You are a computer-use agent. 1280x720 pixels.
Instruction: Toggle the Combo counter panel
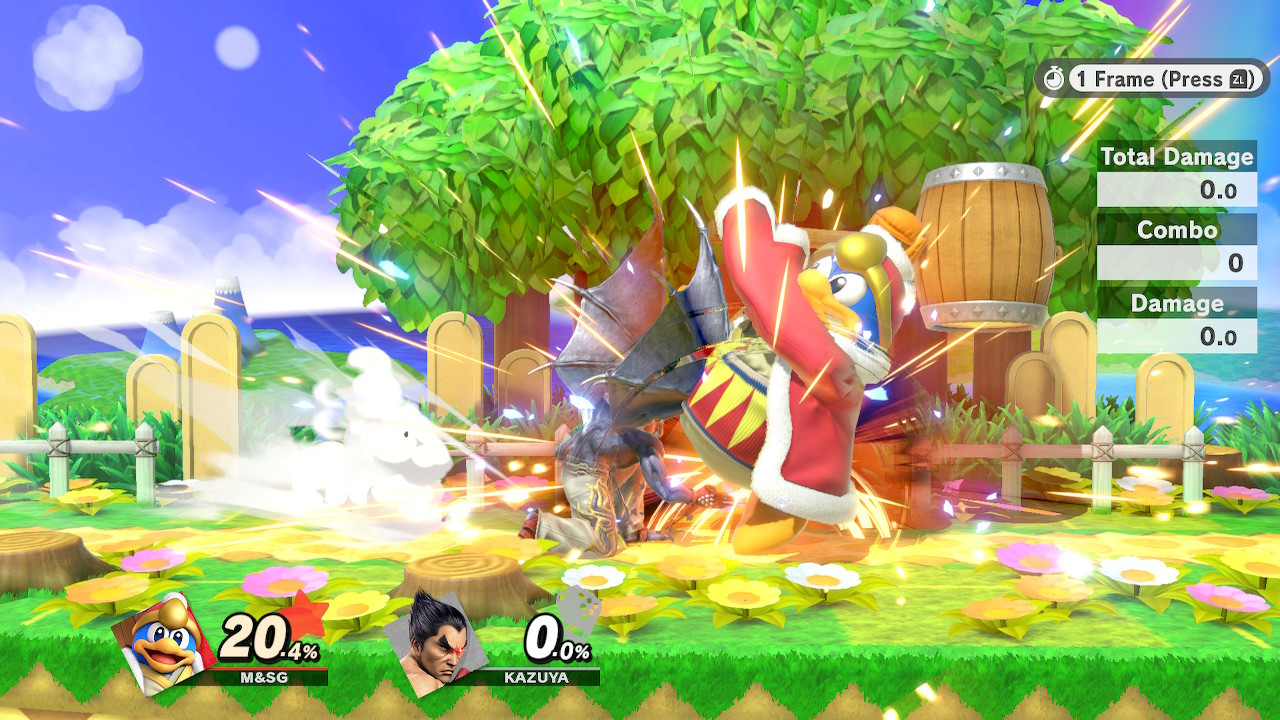pos(1177,230)
